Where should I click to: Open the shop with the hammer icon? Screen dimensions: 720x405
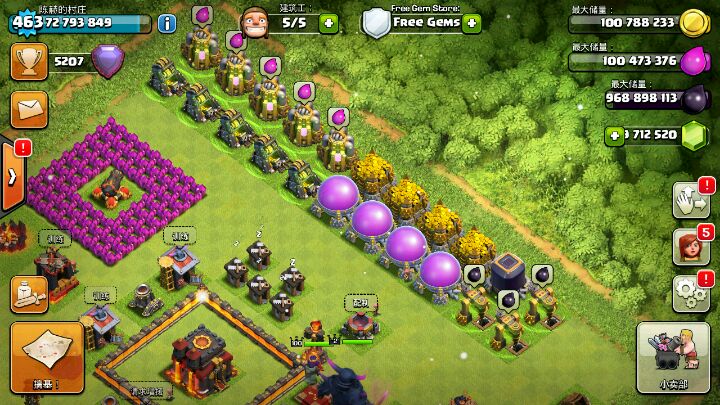(x=672, y=356)
